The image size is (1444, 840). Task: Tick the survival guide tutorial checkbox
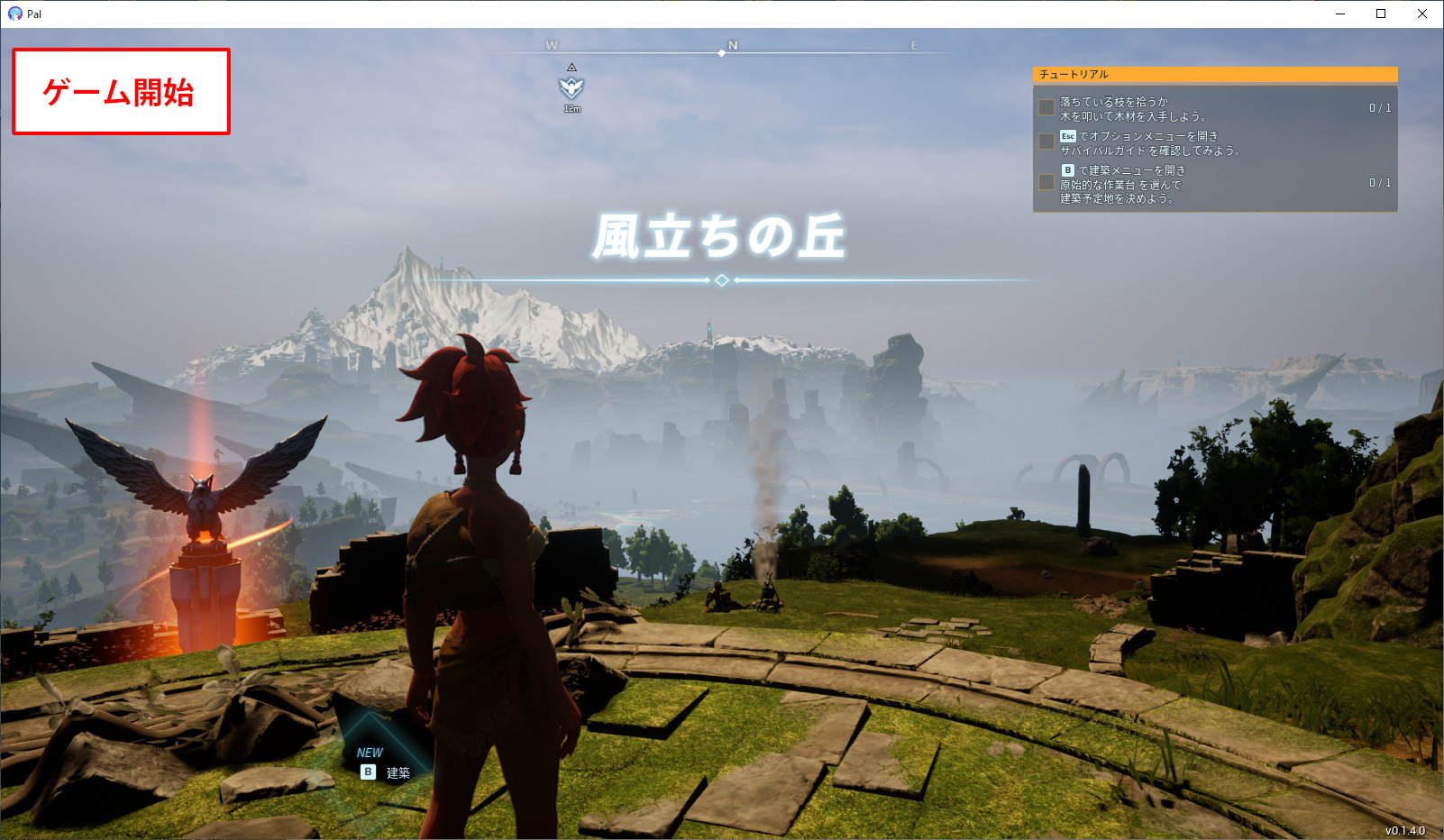[1046, 142]
